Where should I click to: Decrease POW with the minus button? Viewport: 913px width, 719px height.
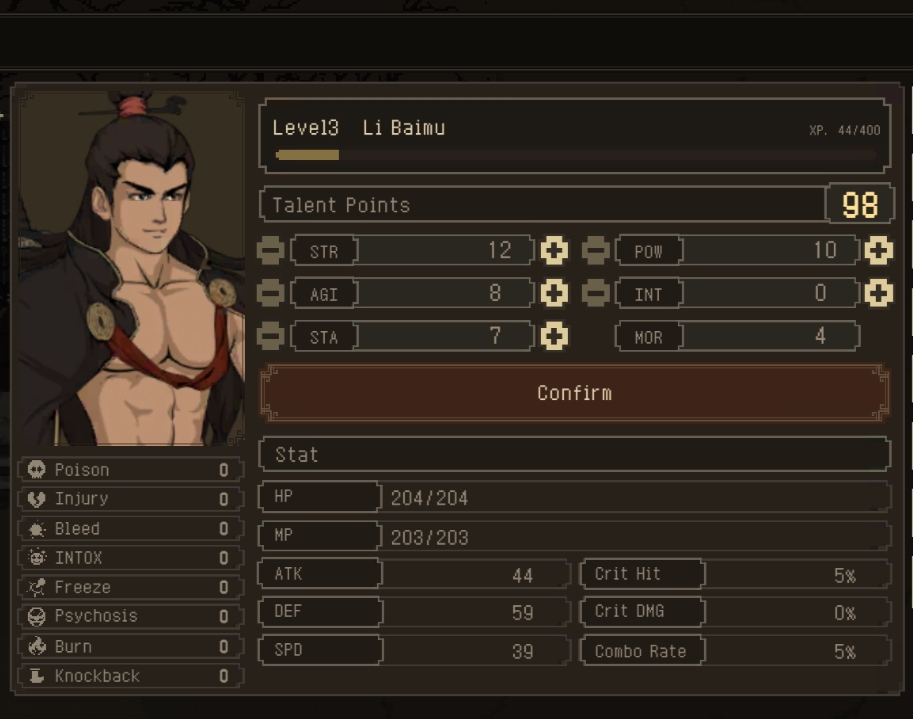click(595, 250)
